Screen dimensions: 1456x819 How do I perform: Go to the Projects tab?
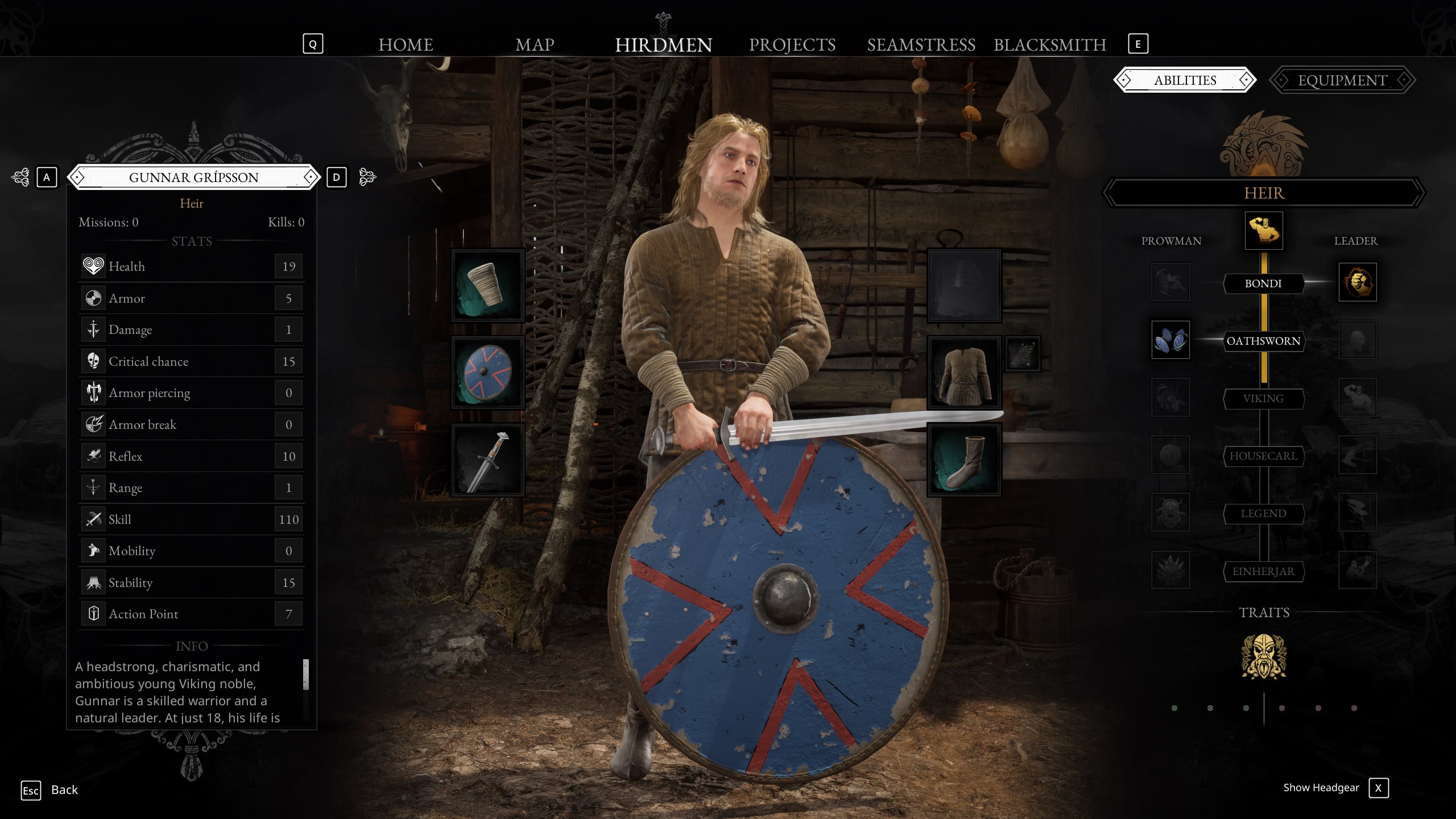click(x=792, y=44)
